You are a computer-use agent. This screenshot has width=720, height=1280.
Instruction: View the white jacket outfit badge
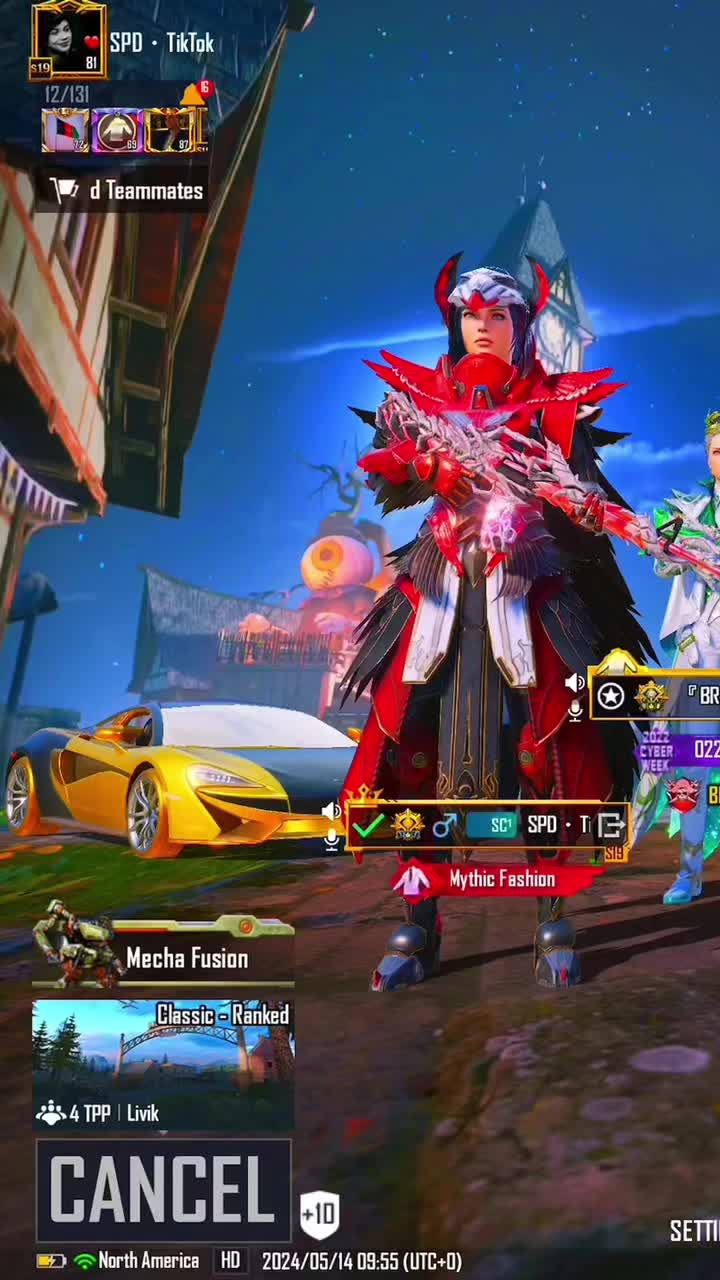(116, 131)
